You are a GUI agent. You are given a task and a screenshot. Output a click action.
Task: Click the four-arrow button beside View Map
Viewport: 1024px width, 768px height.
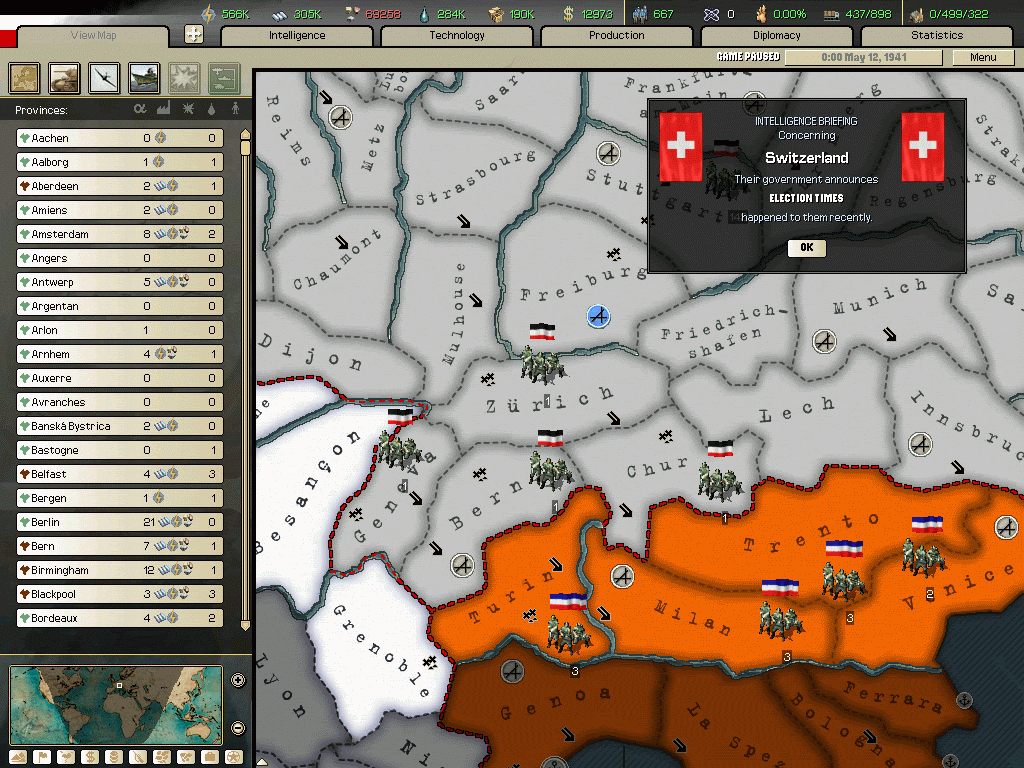tap(194, 34)
